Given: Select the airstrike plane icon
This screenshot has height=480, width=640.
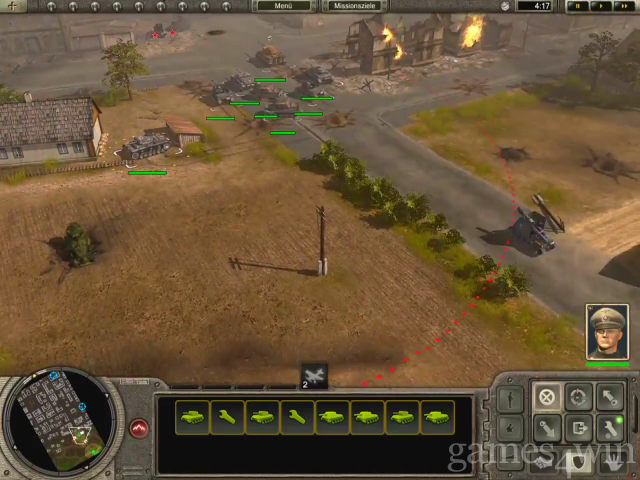Looking at the screenshot, I should 314,375.
